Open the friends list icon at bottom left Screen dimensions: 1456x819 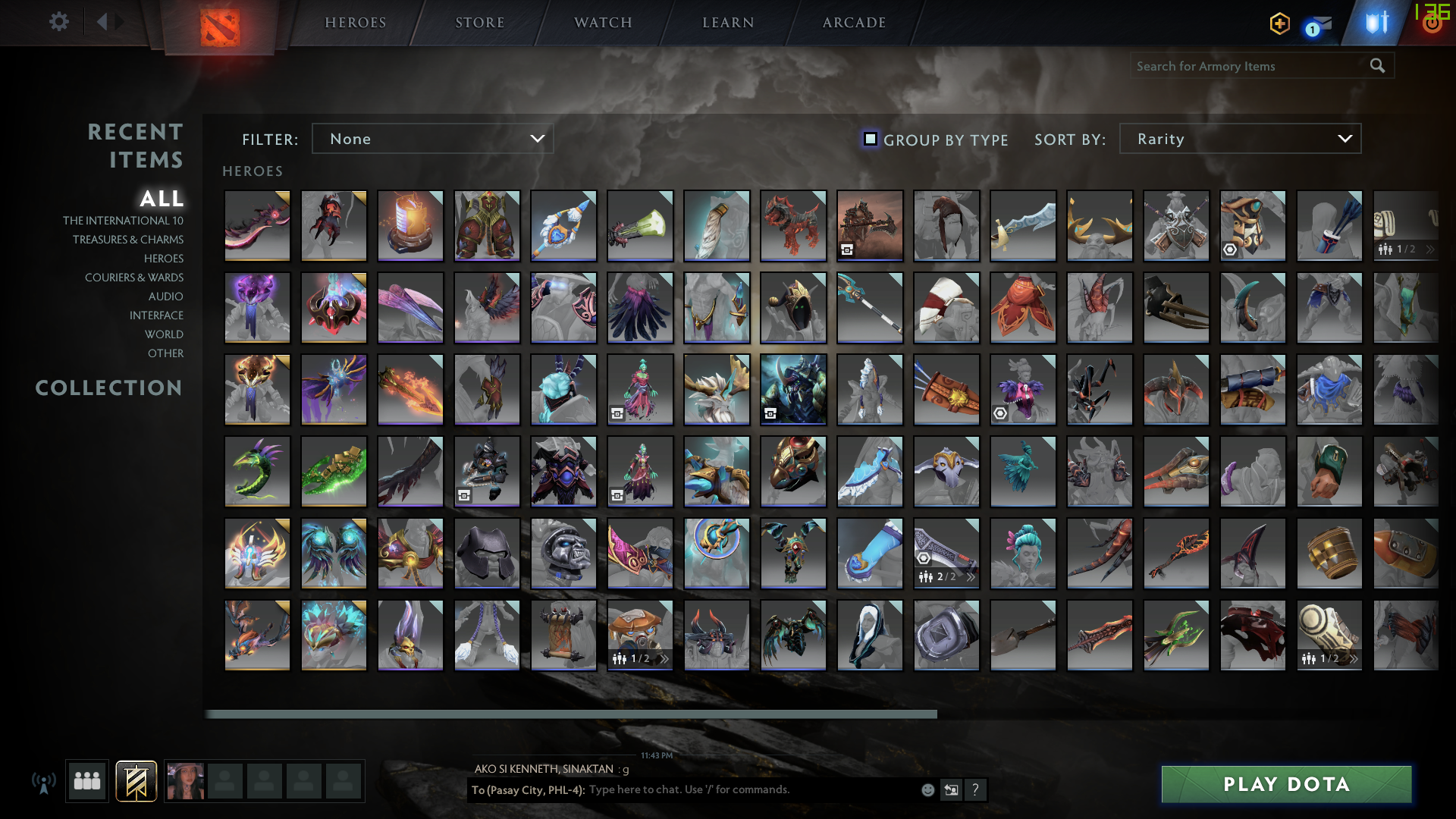pos(86,780)
